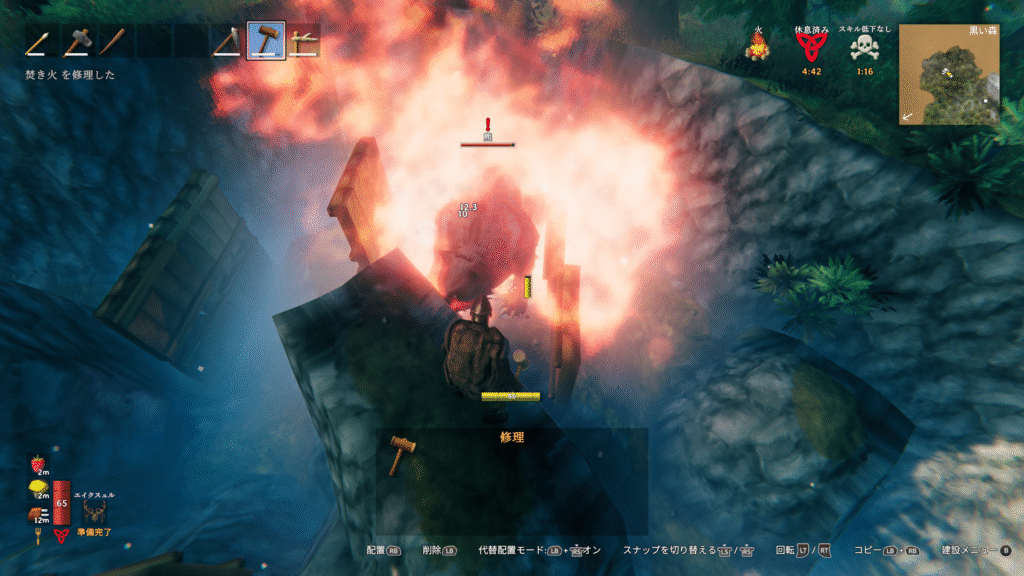Check the 休息済み rested status icon
1024x576 pixels.
[810, 47]
